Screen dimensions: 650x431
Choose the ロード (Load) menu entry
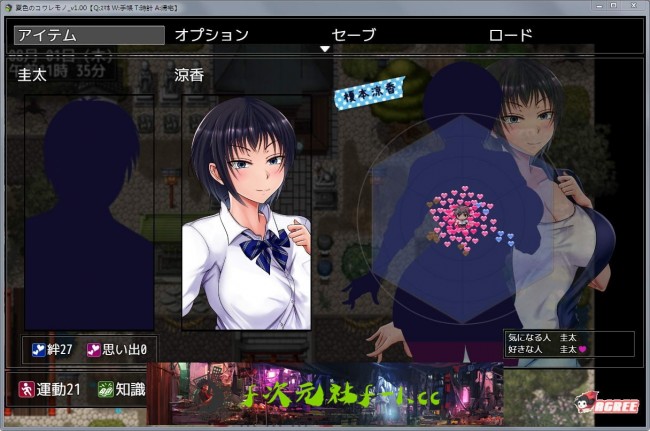point(510,35)
